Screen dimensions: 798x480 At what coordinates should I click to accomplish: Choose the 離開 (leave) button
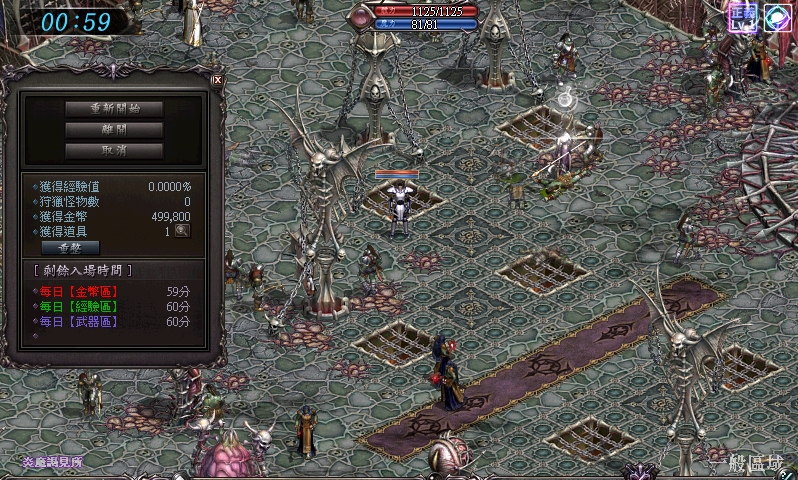(114, 130)
